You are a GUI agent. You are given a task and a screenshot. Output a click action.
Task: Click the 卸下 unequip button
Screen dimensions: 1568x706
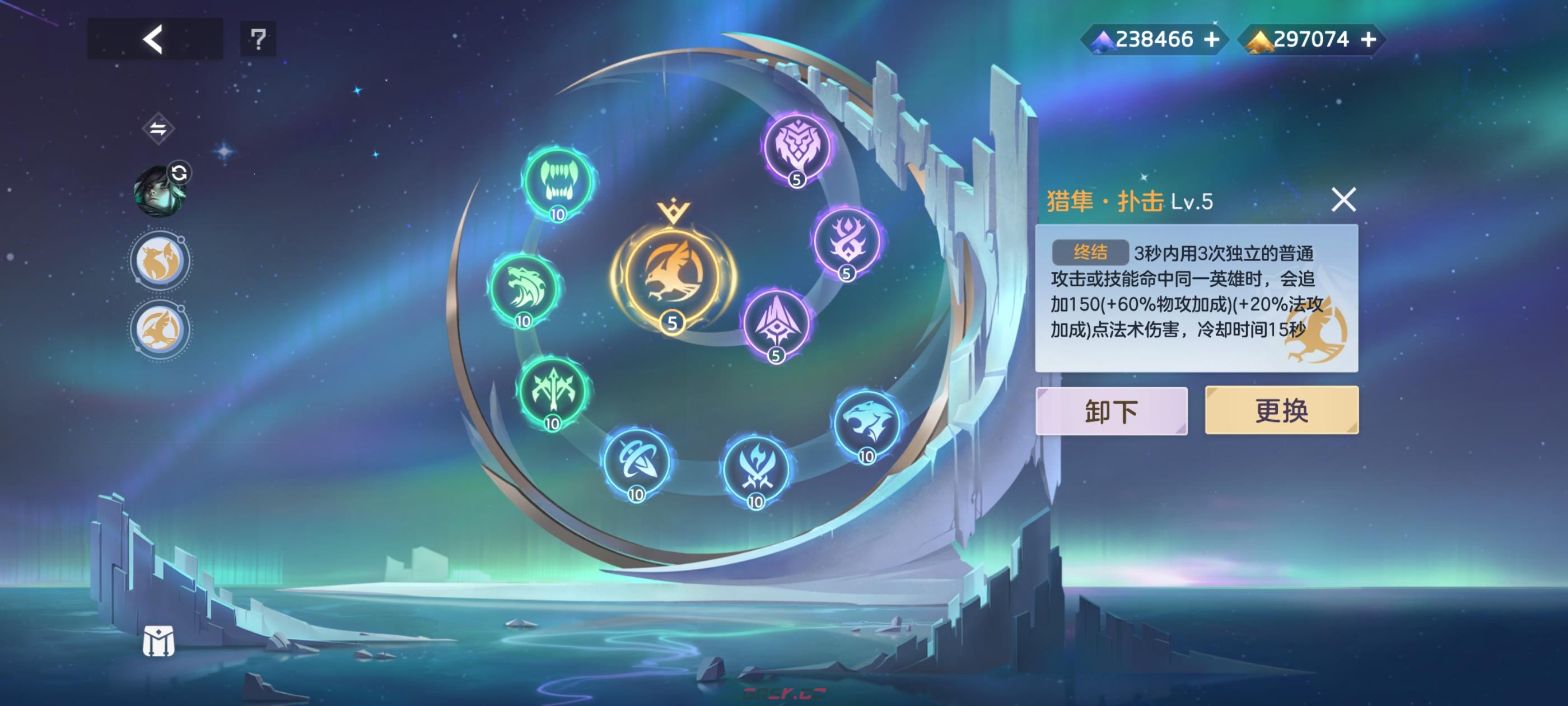coord(1110,411)
